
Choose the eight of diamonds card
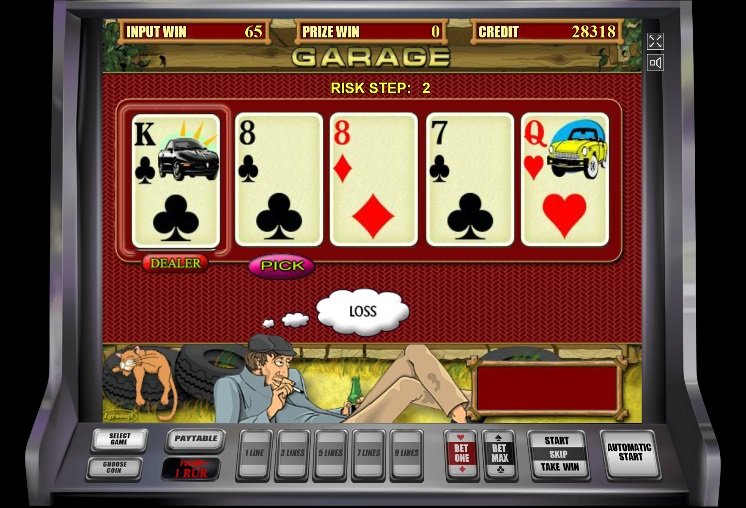[374, 180]
